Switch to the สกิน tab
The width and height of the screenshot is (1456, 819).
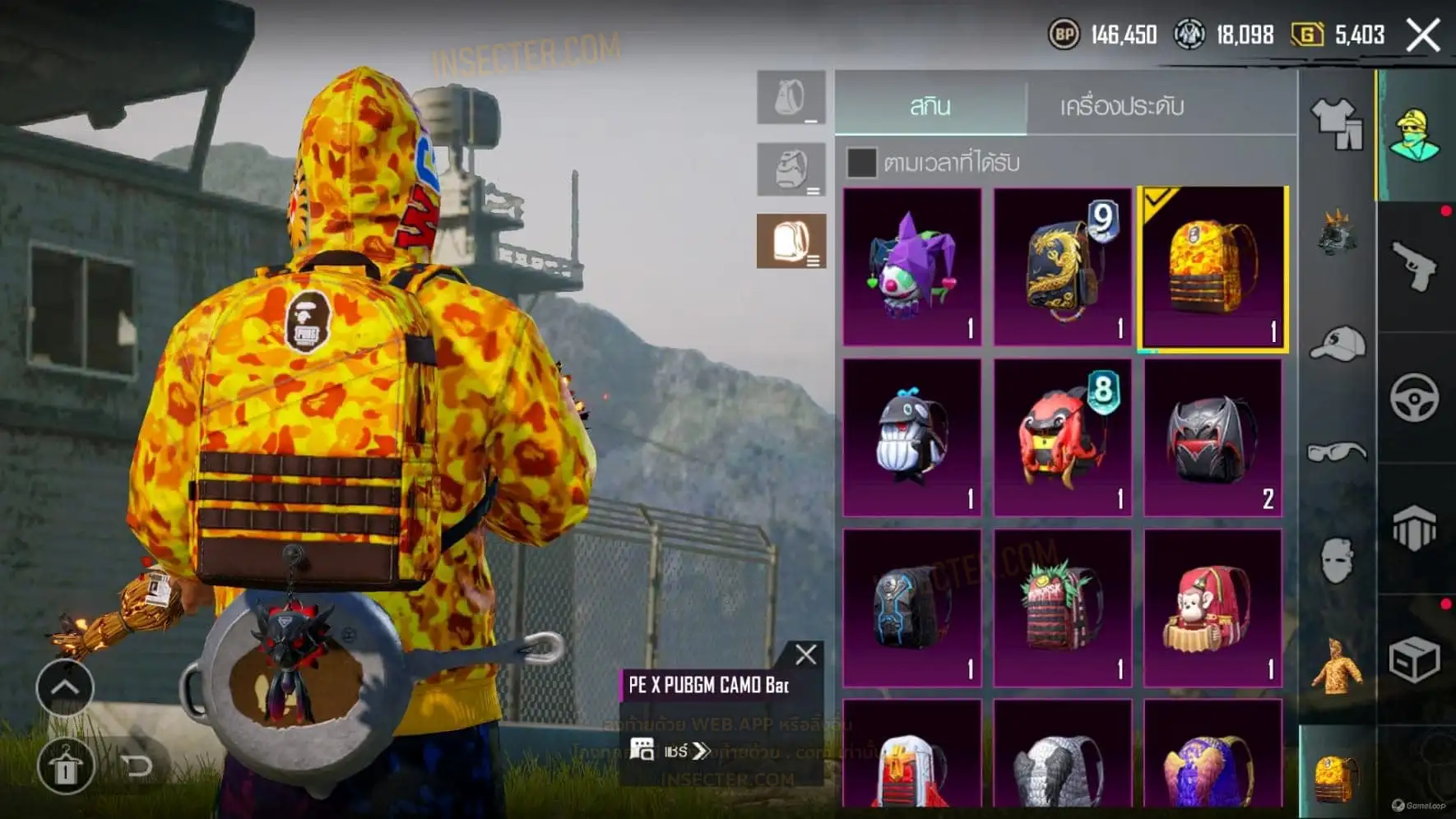coord(930,106)
